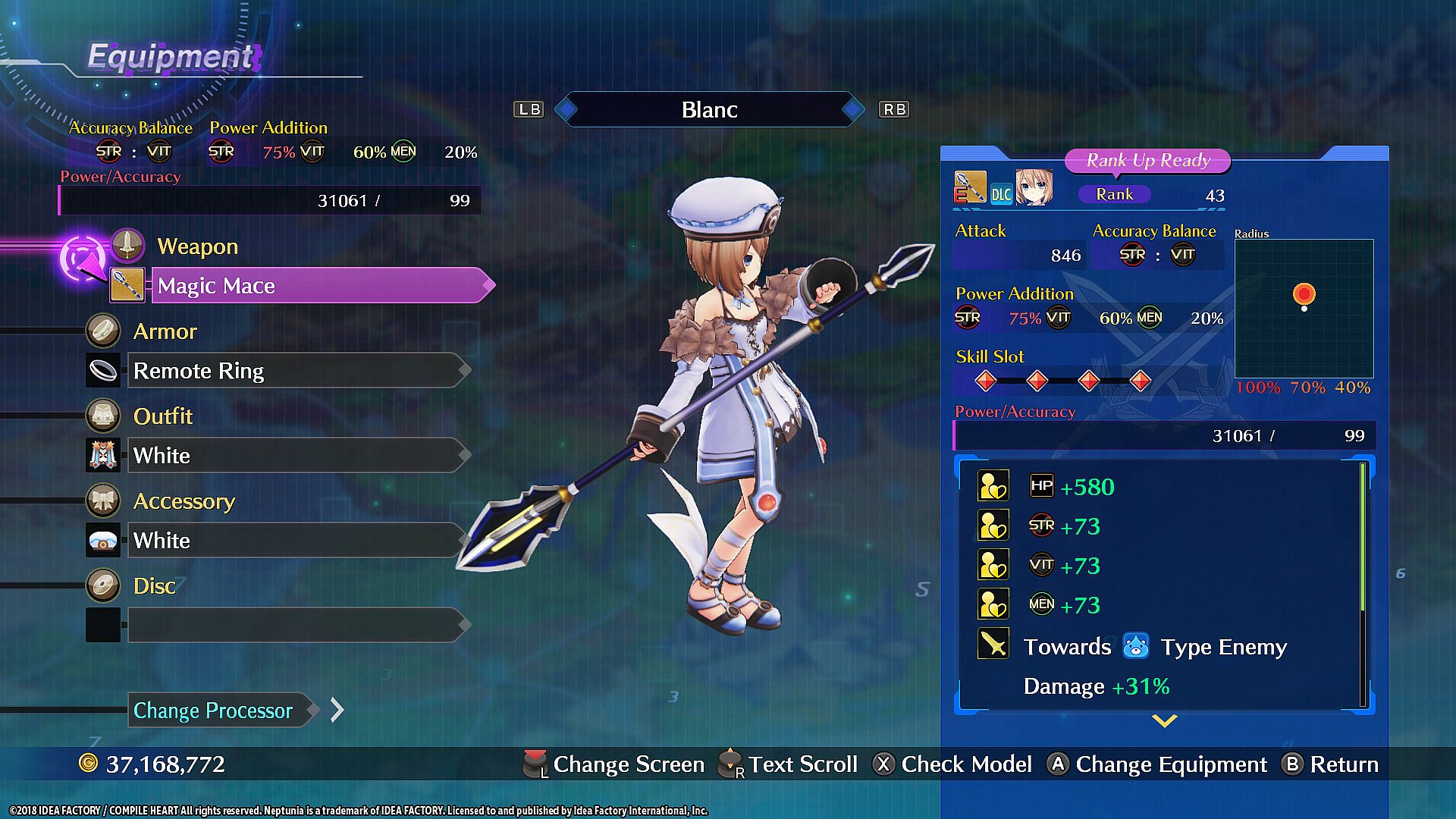This screenshot has height=819, width=1456.
Task: Click the Rank Up Ready banner
Action: [x=1147, y=161]
